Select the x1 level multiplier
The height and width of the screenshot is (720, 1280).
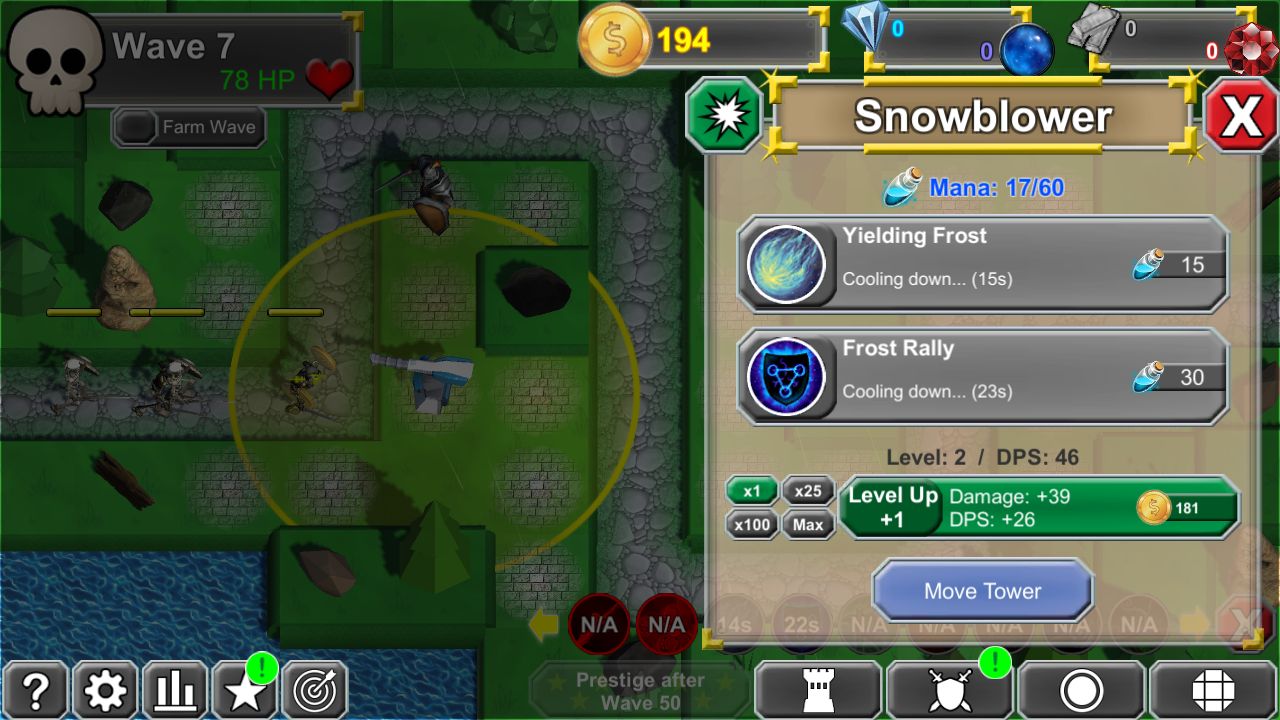(x=752, y=491)
